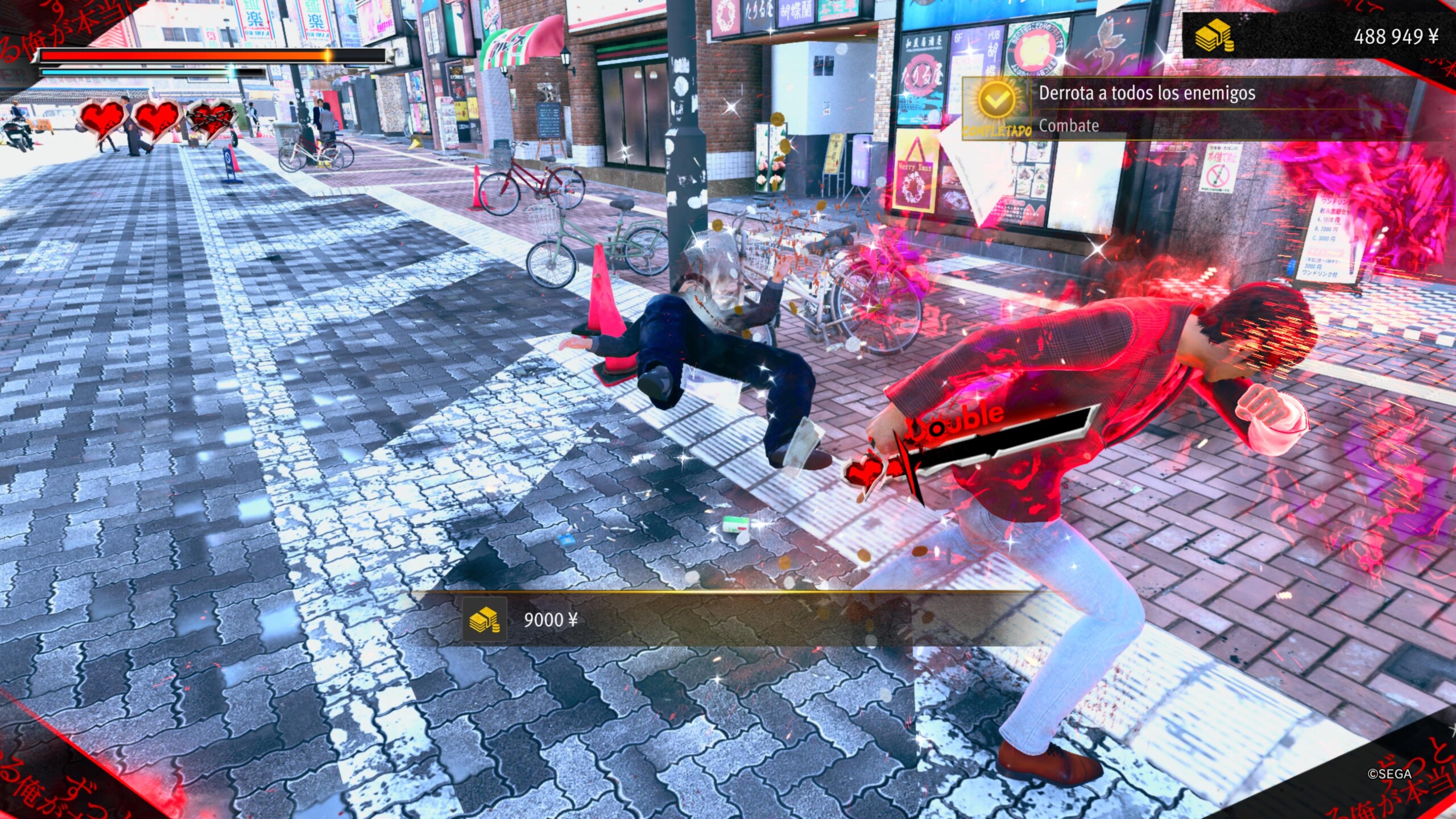Click the 9000 ¥ reward cash icon
The height and width of the screenshot is (819, 1456).
click(484, 619)
